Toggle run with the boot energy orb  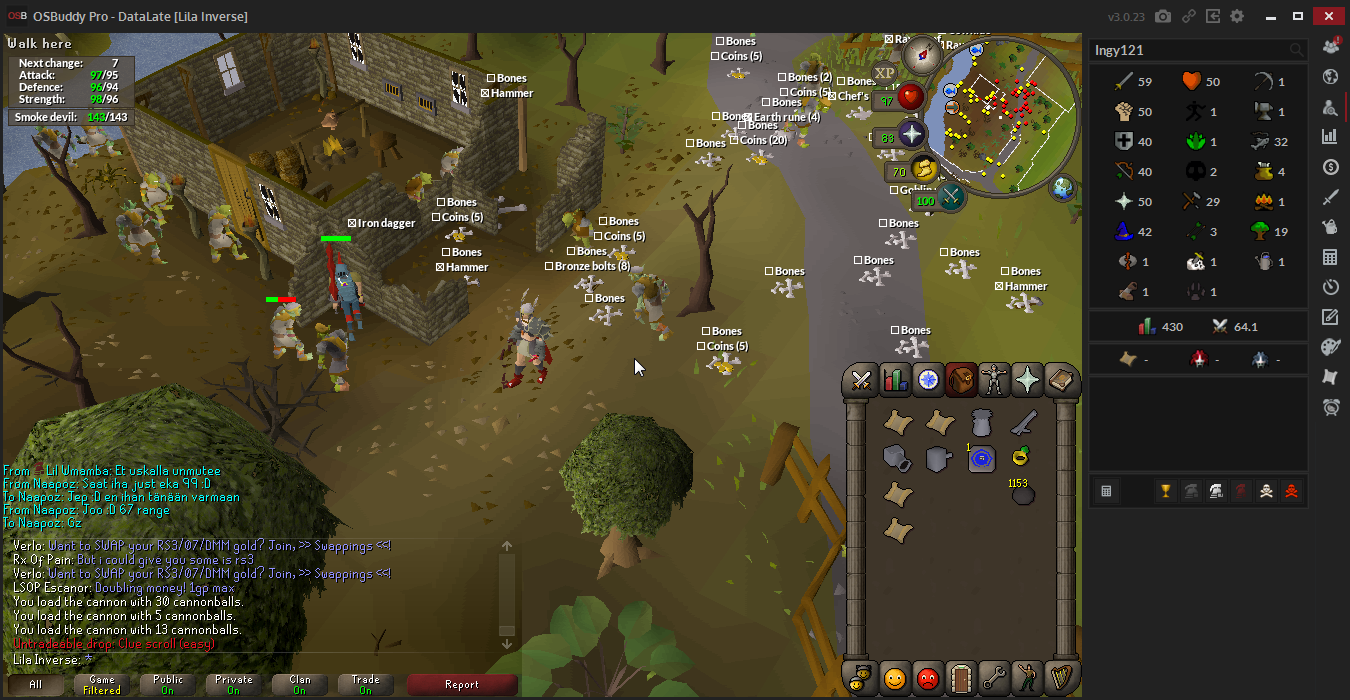(924, 170)
